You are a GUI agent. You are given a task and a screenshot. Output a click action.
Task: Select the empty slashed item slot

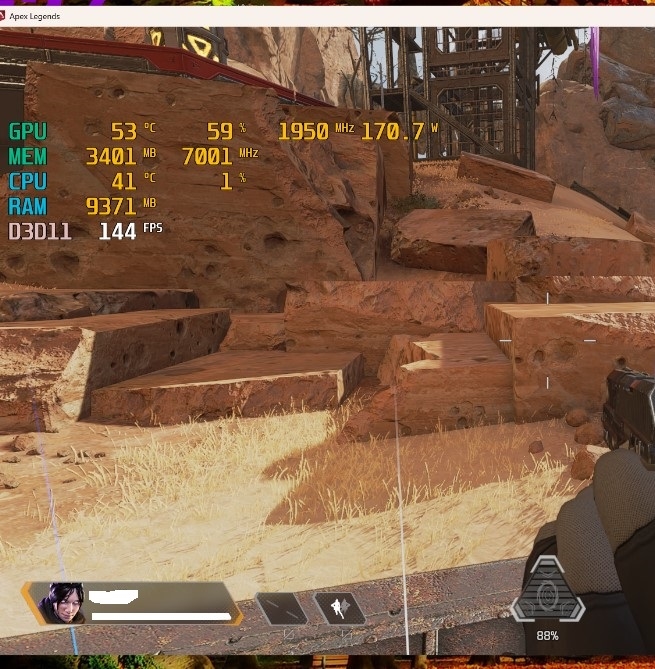click(280, 607)
